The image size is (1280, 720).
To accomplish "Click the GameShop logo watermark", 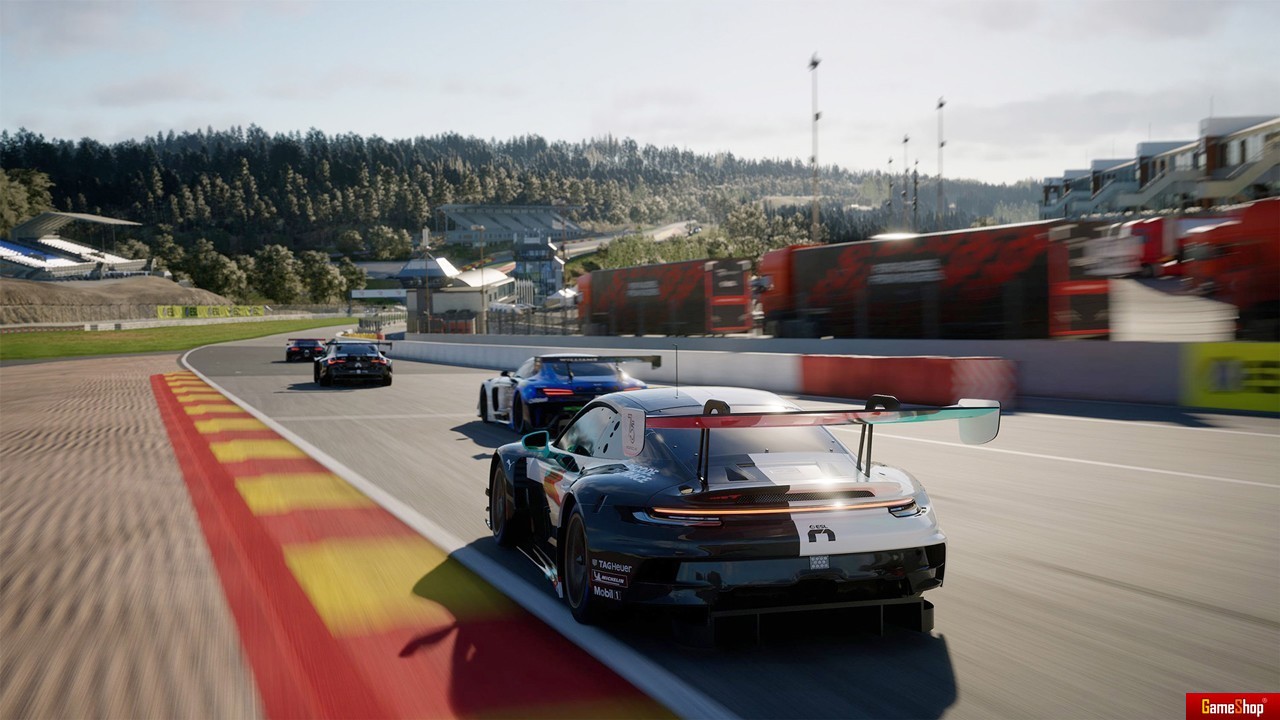I will tap(1232, 706).
